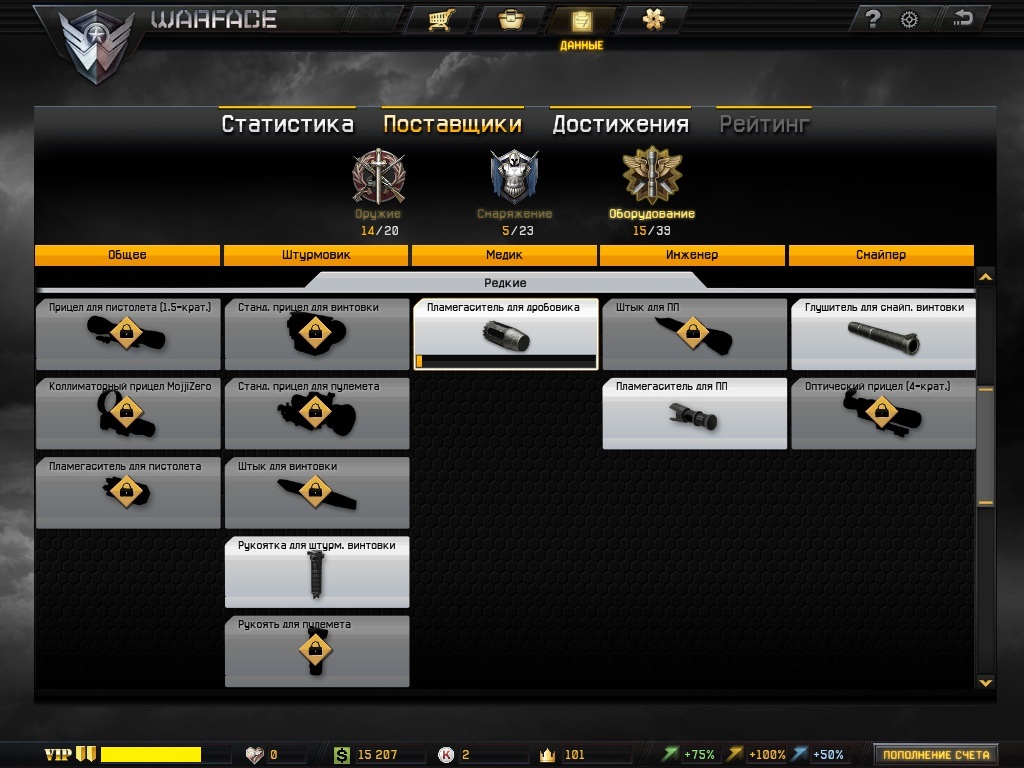Image resolution: width=1024 pixels, height=768 pixels.
Task: Click locked Коллиматорный прицел MojjiZero item
Action: tap(128, 413)
